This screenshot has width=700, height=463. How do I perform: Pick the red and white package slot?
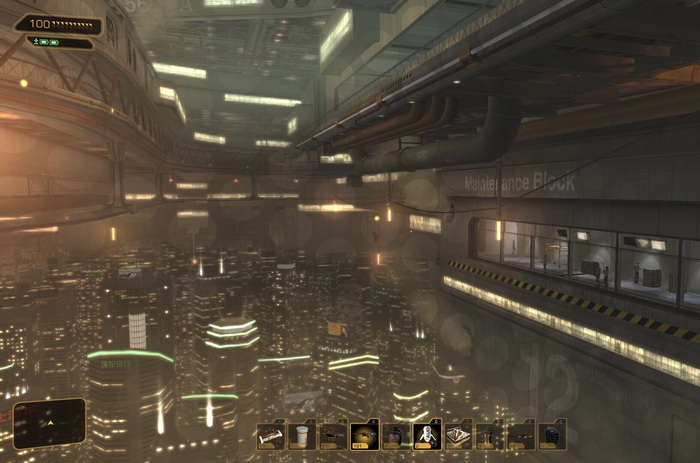click(x=458, y=435)
